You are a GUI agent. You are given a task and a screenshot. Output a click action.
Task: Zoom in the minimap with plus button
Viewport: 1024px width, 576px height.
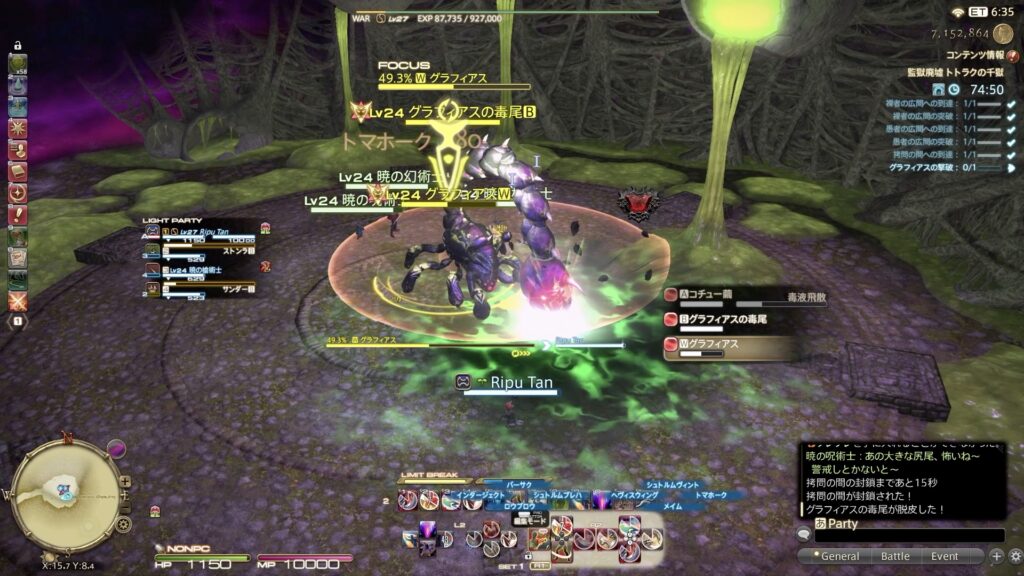124,481
